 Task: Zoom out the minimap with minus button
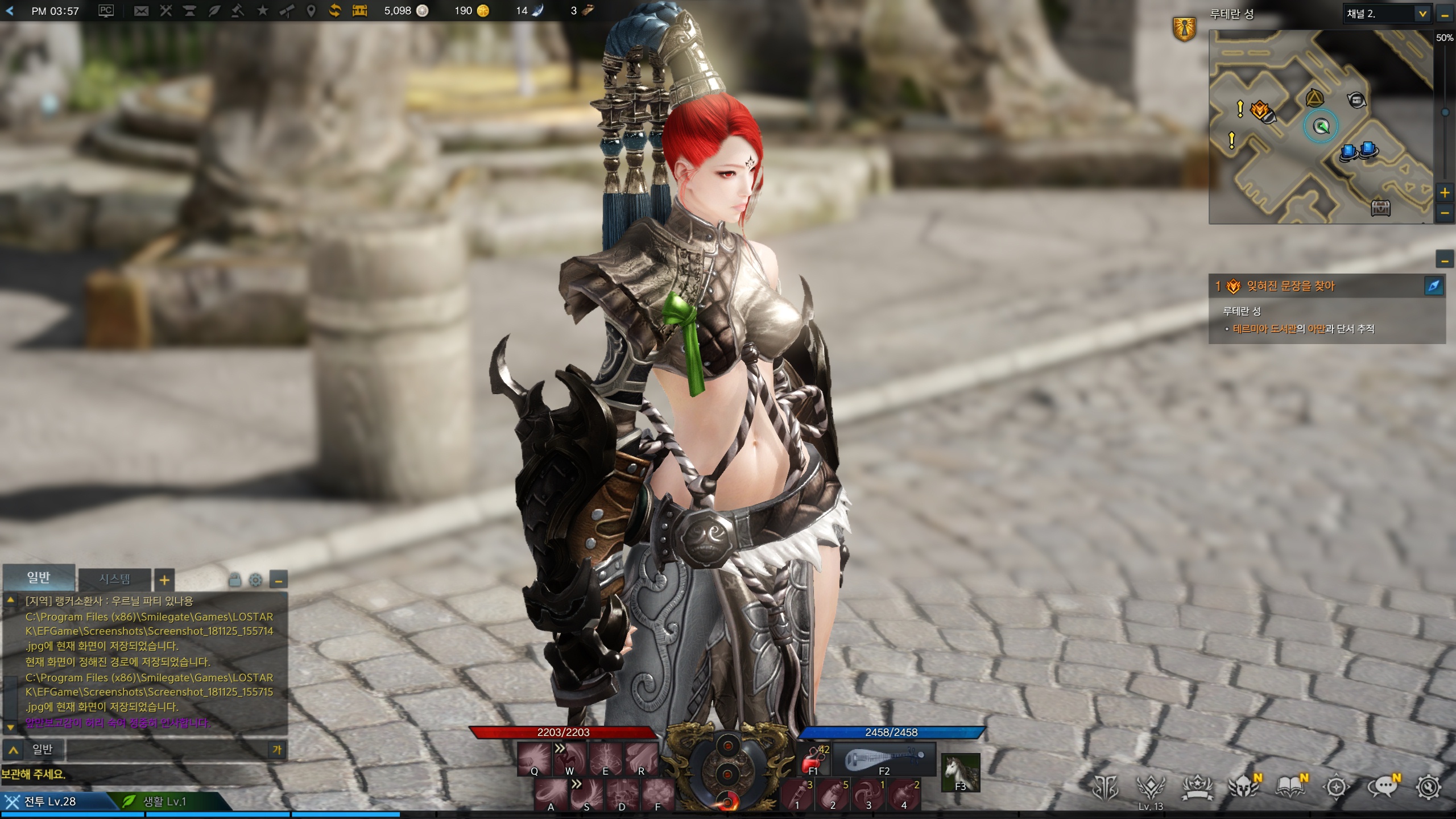[1445, 213]
